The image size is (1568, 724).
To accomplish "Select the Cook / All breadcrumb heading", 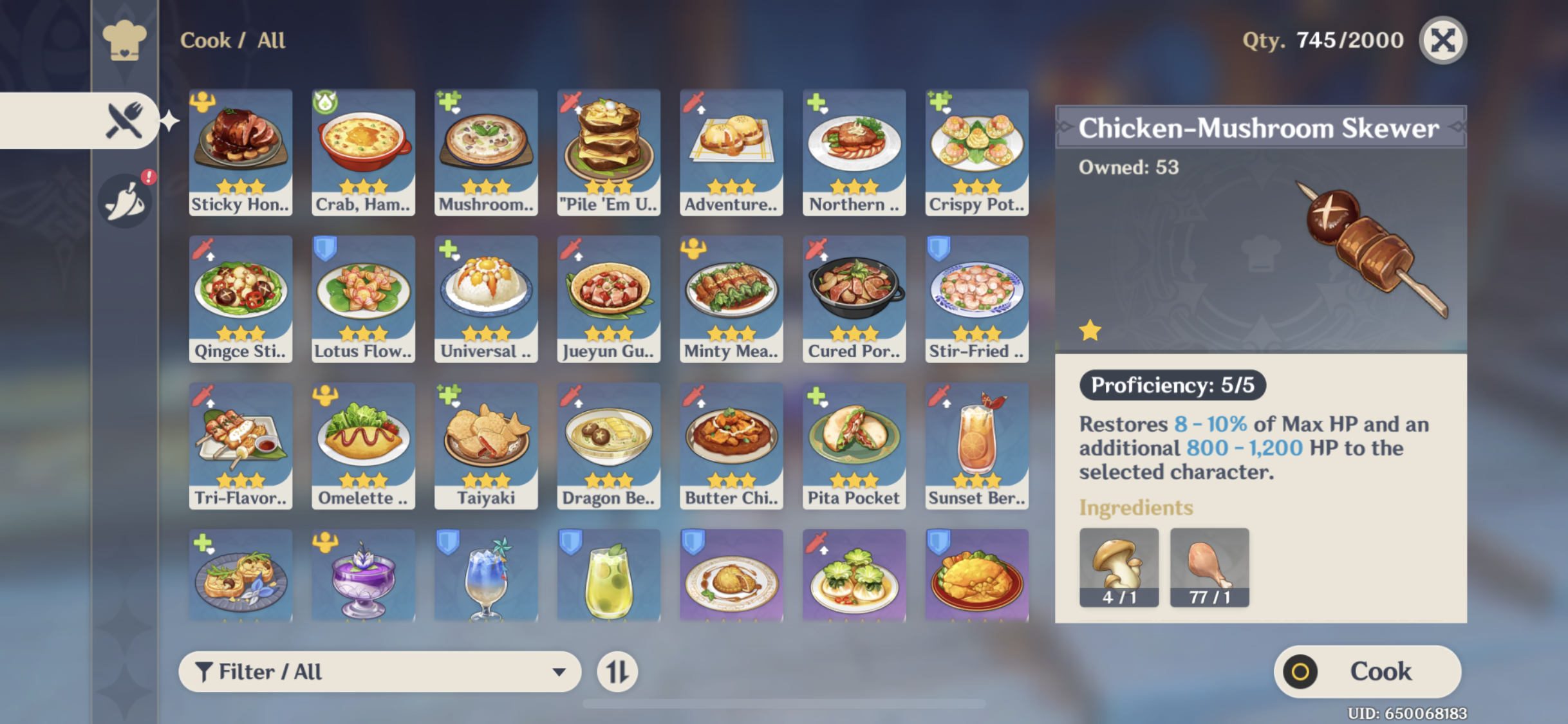I will point(232,40).
